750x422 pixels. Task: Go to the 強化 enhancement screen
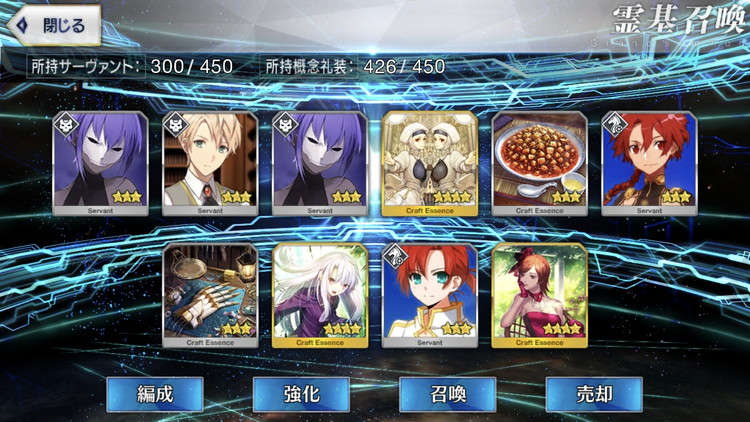tap(301, 394)
